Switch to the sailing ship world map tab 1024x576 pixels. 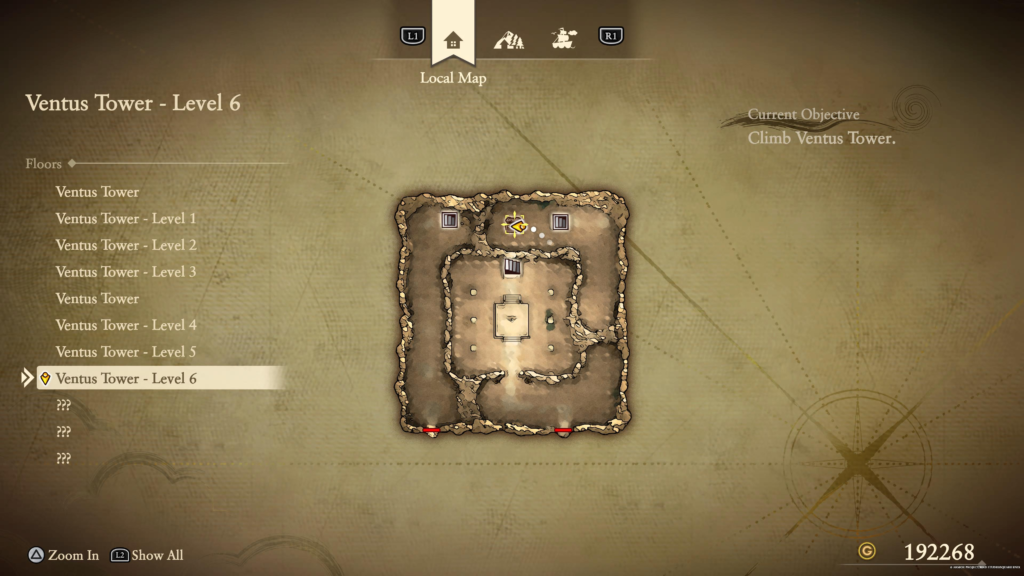pyautogui.click(x=565, y=39)
